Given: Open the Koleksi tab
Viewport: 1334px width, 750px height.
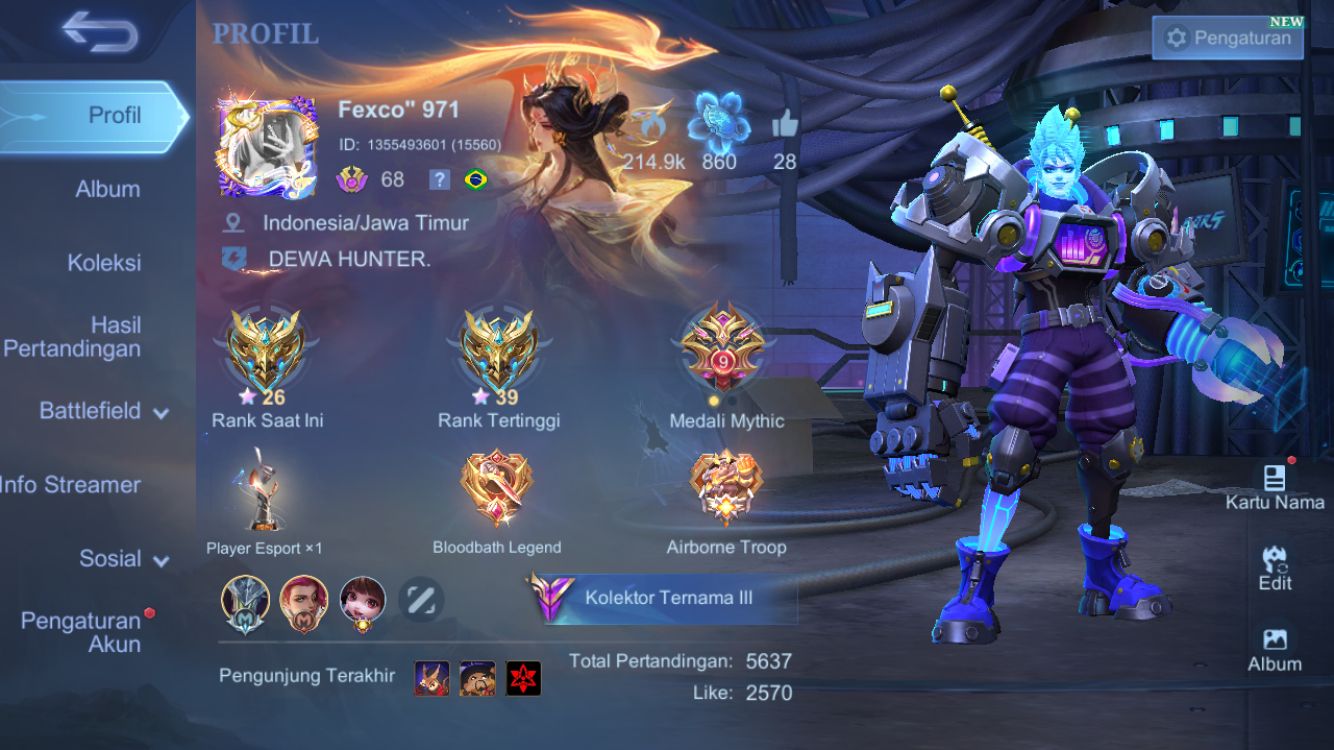Looking at the screenshot, I should click(104, 263).
